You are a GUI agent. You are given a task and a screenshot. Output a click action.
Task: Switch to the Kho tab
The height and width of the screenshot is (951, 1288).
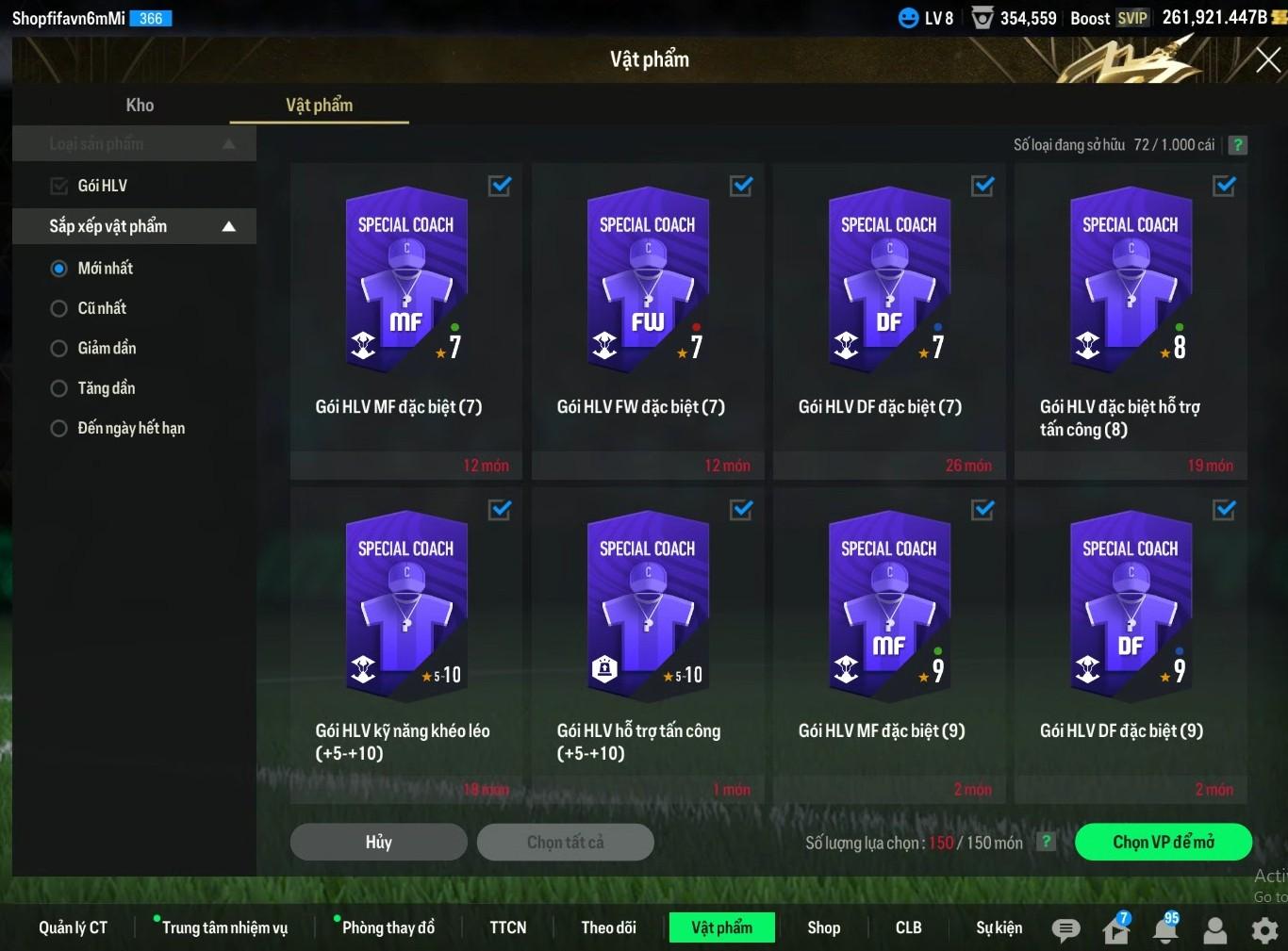pos(140,106)
